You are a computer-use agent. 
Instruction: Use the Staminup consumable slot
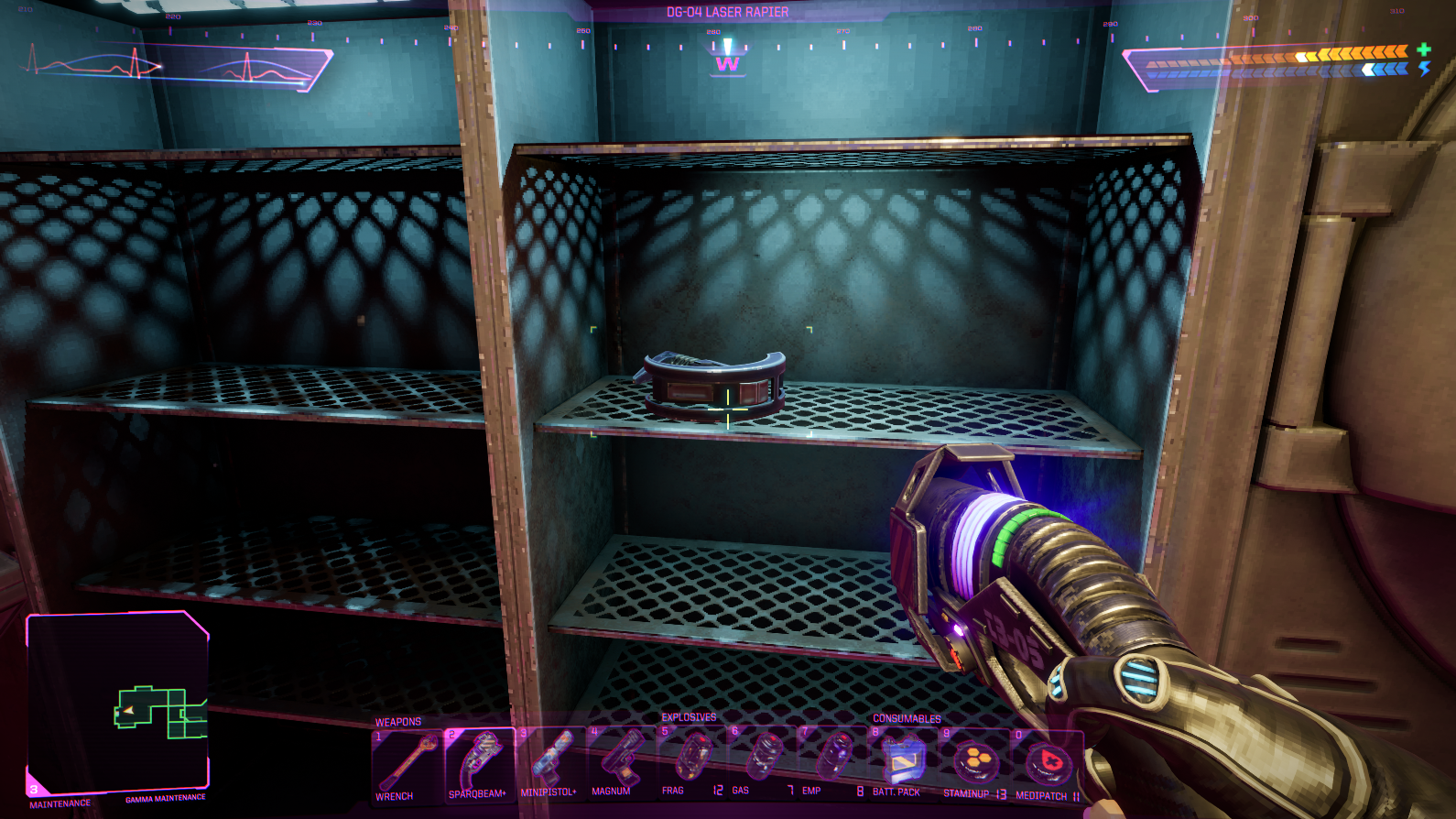(973, 763)
